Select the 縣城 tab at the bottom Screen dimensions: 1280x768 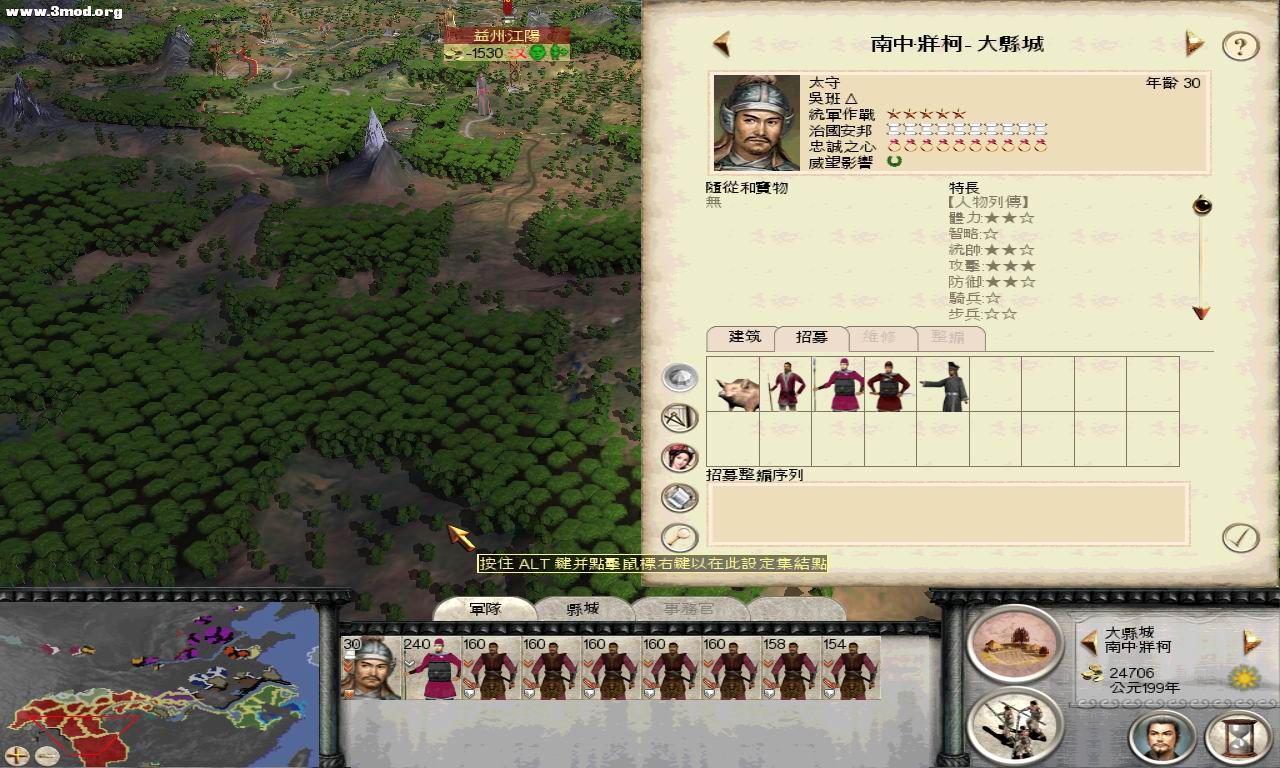tap(585, 608)
